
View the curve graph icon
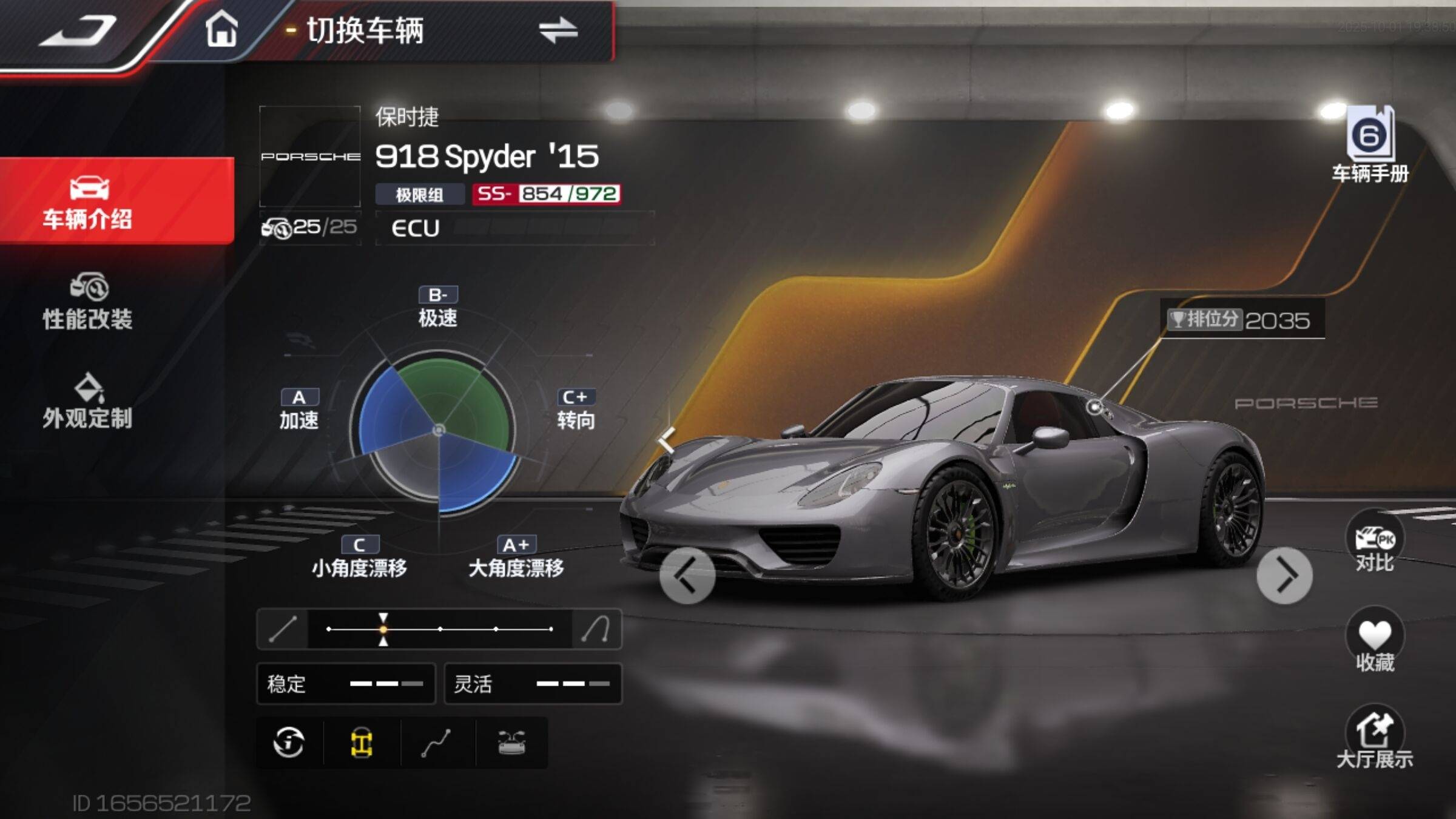[x=436, y=742]
